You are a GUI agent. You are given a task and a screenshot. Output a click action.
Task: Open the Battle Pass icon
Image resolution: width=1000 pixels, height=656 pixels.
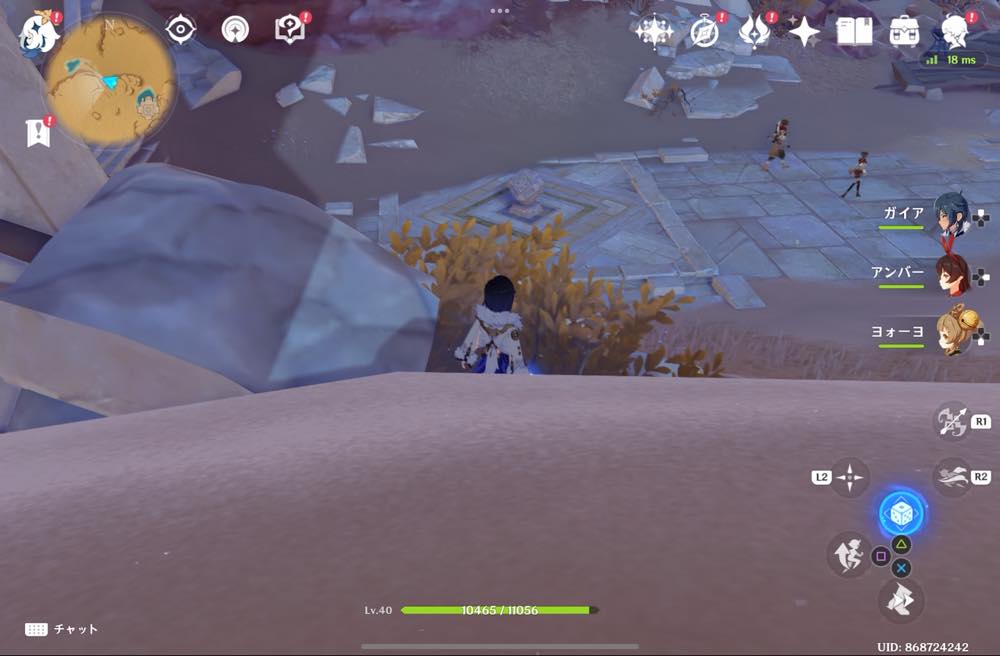pos(754,32)
